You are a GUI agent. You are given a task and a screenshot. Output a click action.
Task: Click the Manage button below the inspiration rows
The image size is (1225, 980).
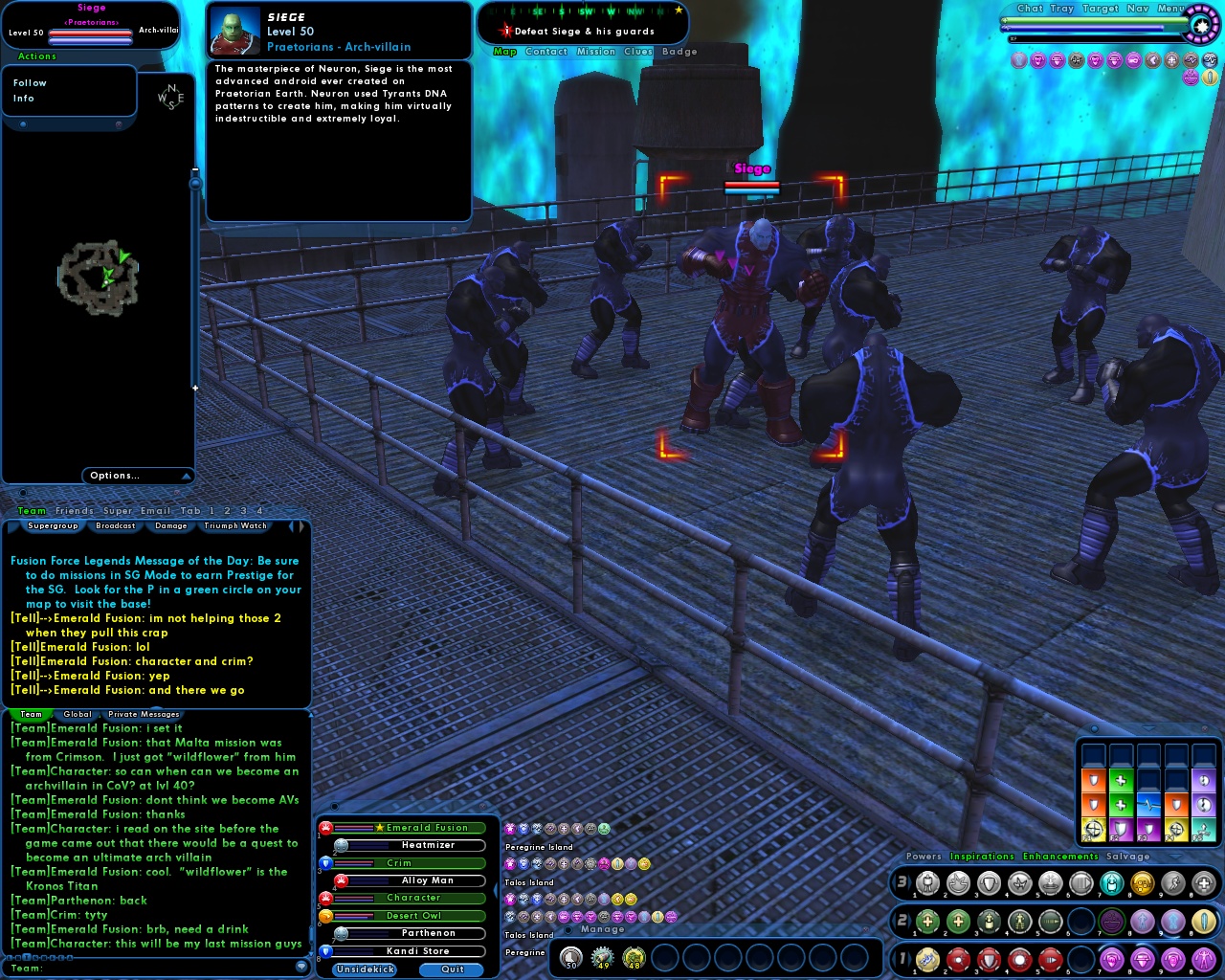(603, 928)
